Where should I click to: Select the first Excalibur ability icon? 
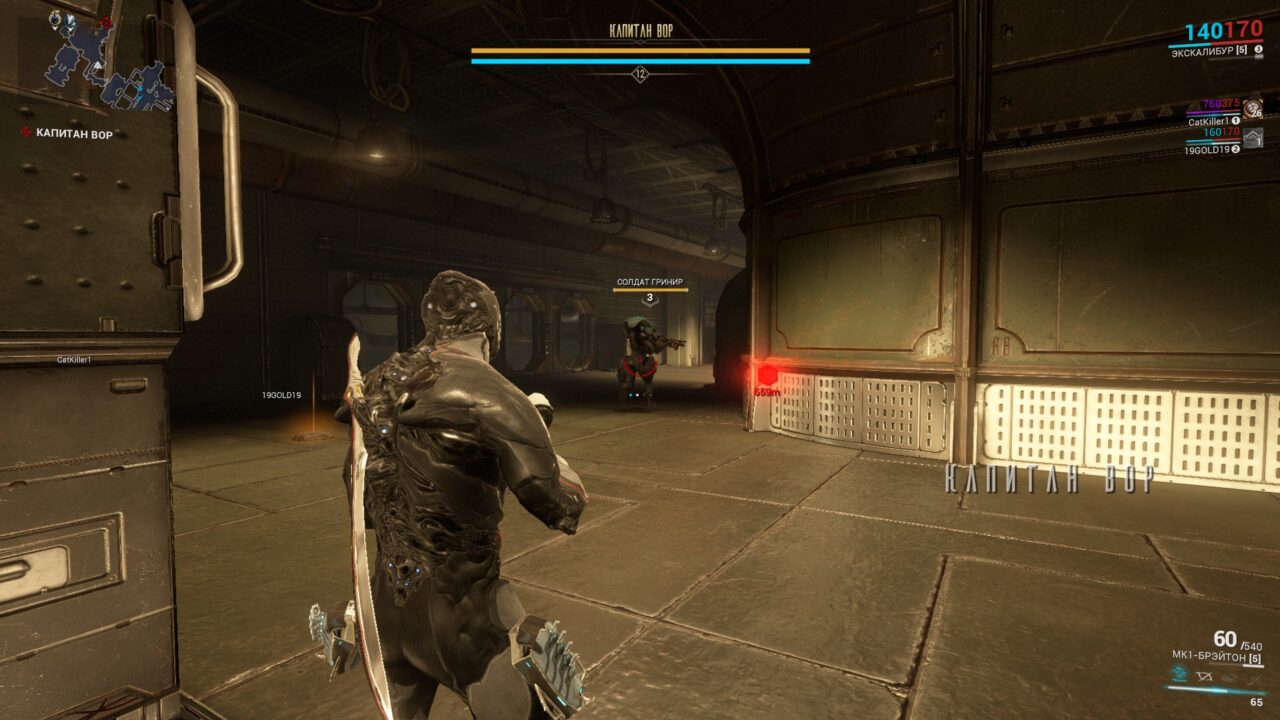point(1178,676)
